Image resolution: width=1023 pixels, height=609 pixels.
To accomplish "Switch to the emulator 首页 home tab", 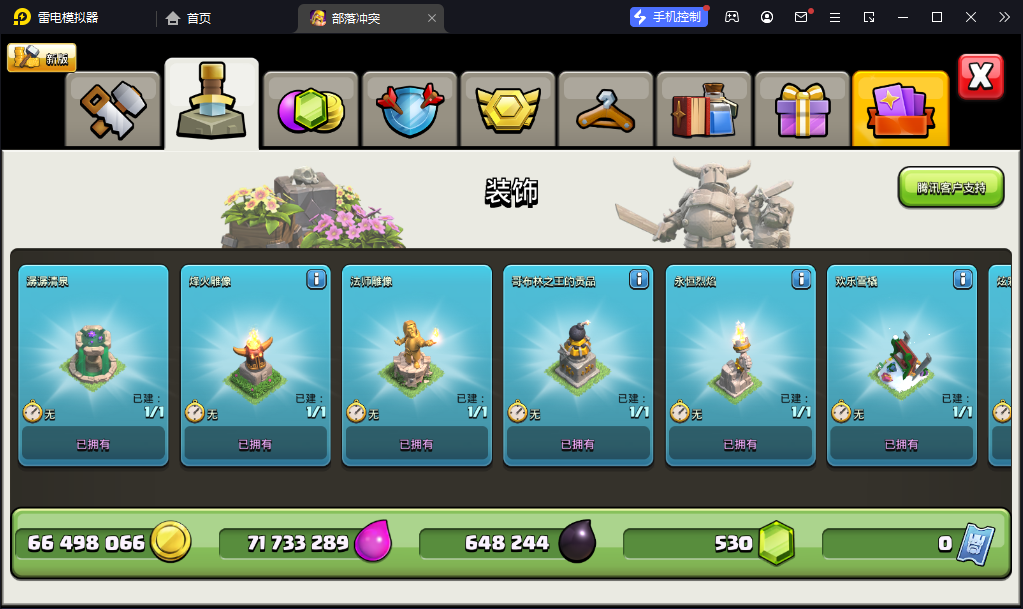I will (x=189, y=18).
